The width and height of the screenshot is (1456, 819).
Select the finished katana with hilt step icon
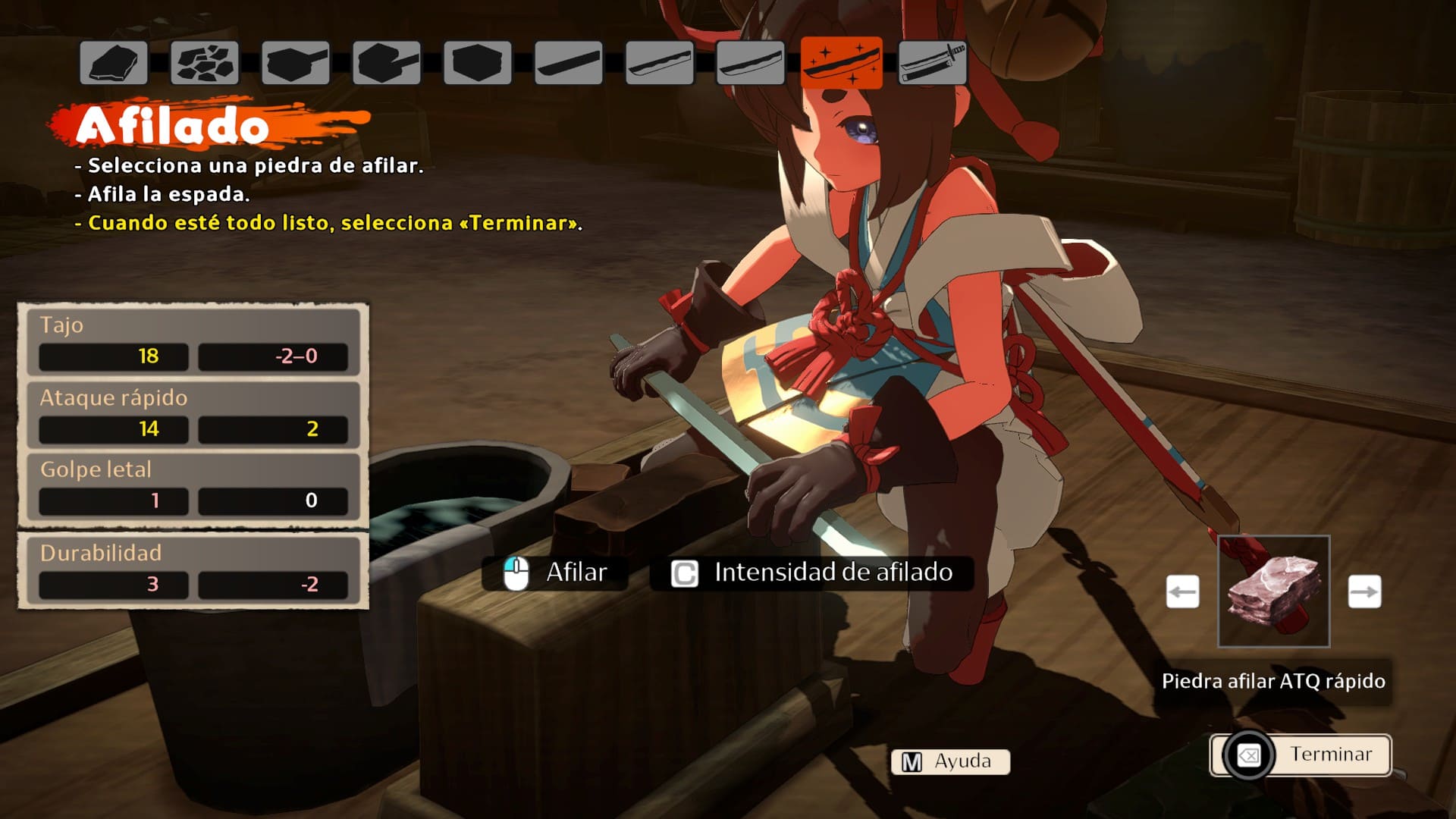933,63
